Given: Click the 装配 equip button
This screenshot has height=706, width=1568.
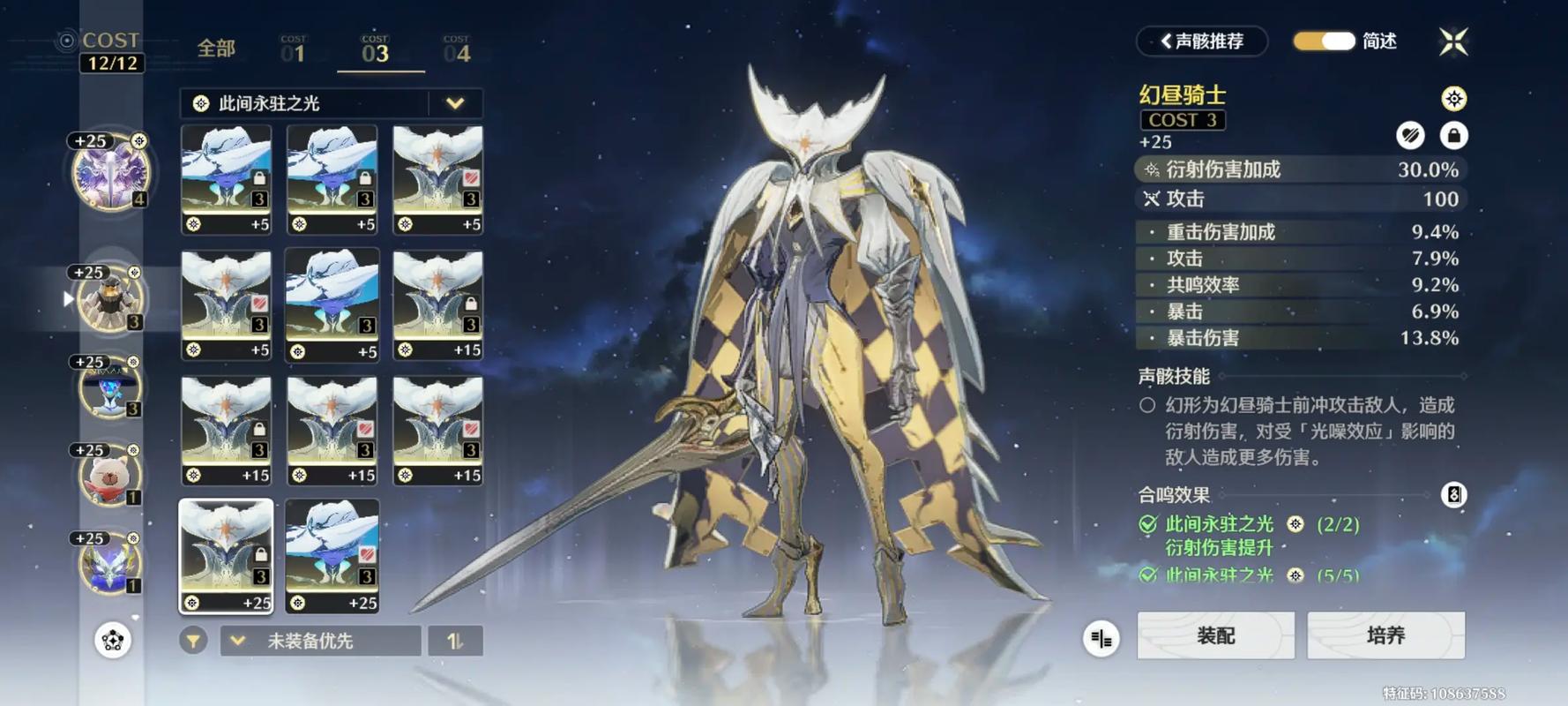Looking at the screenshot, I should coord(1215,635).
